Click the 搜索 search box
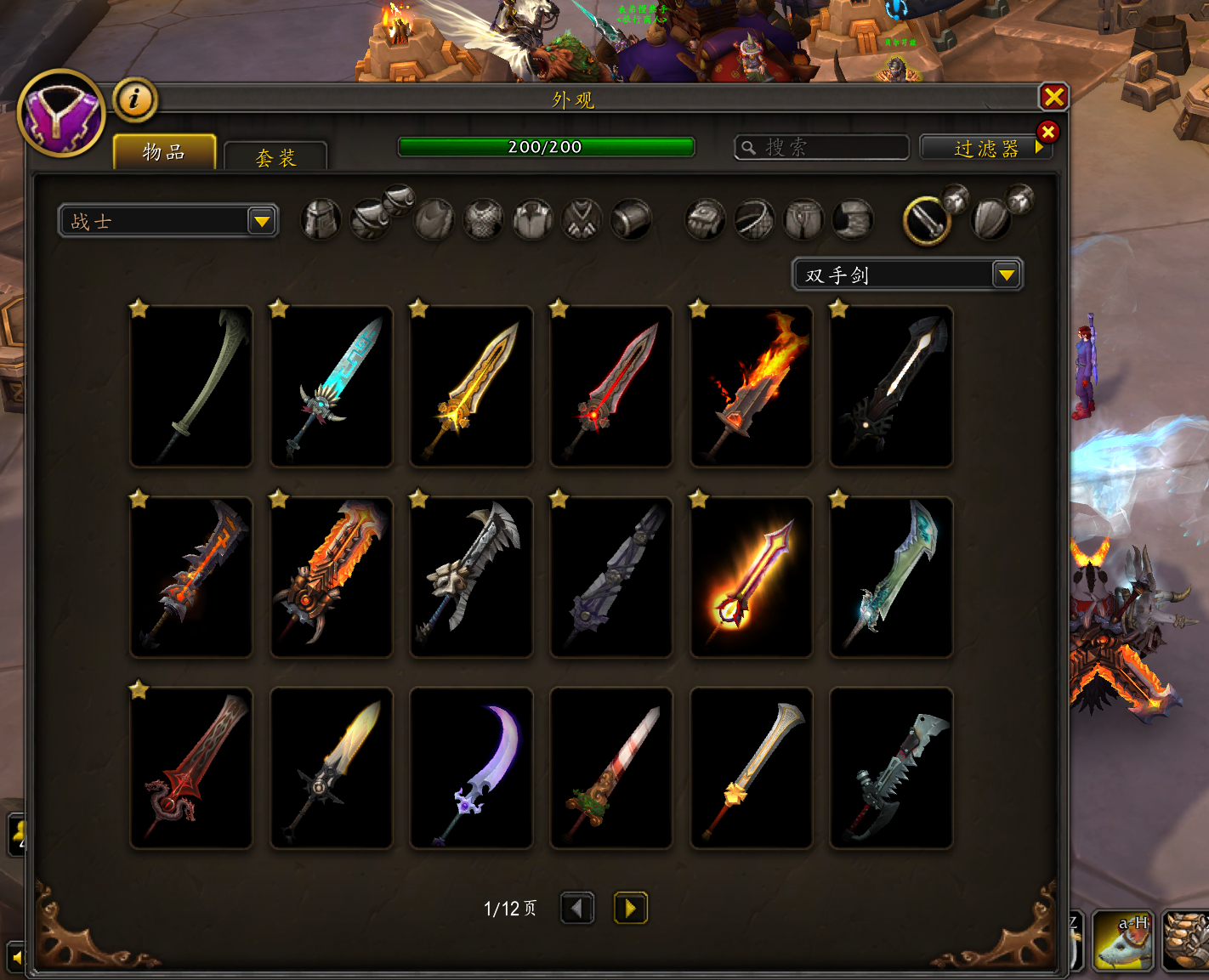This screenshot has width=1209, height=980. pyautogui.click(x=821, y=148)
